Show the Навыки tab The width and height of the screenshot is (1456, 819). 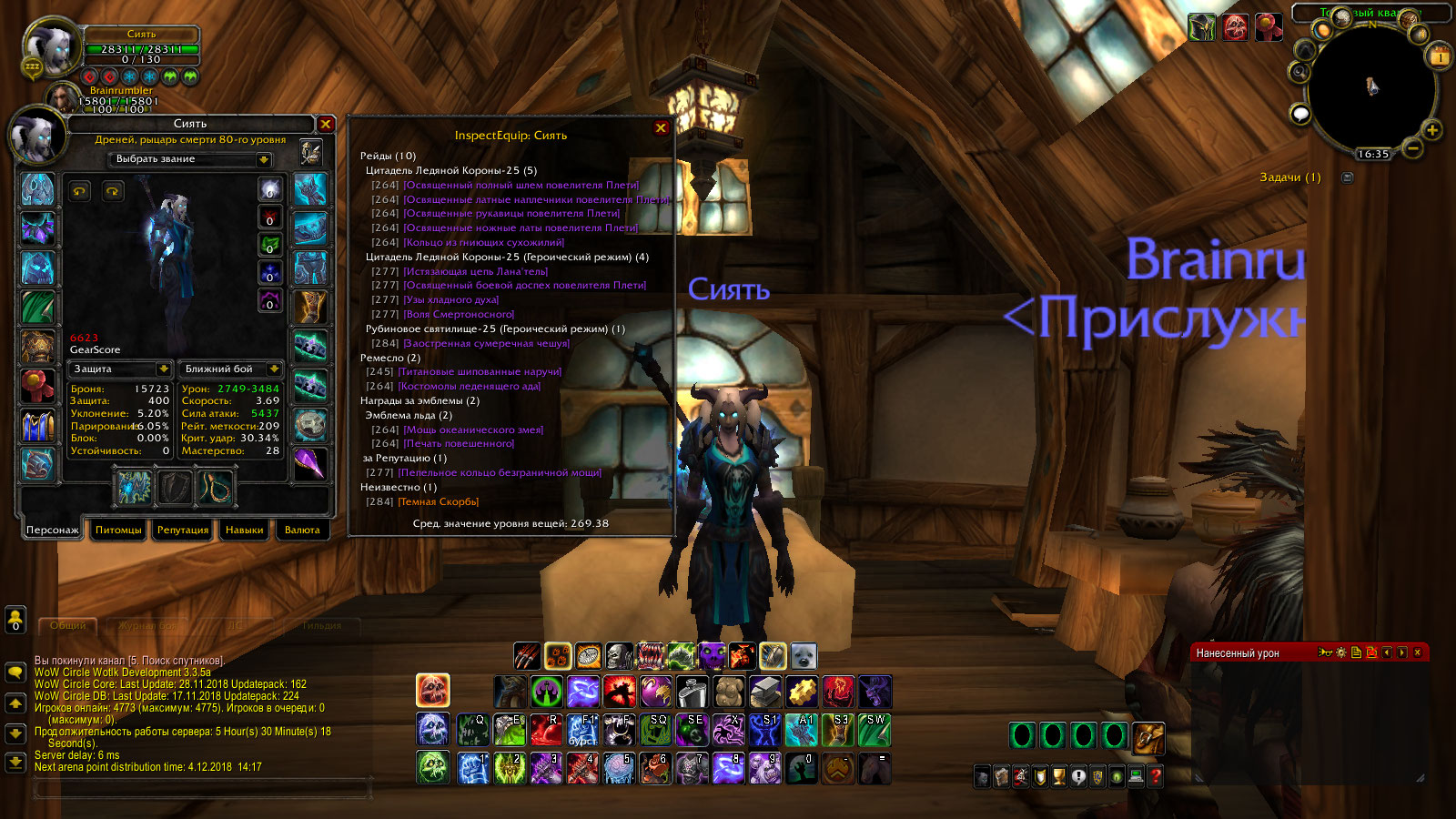point(244,530)
